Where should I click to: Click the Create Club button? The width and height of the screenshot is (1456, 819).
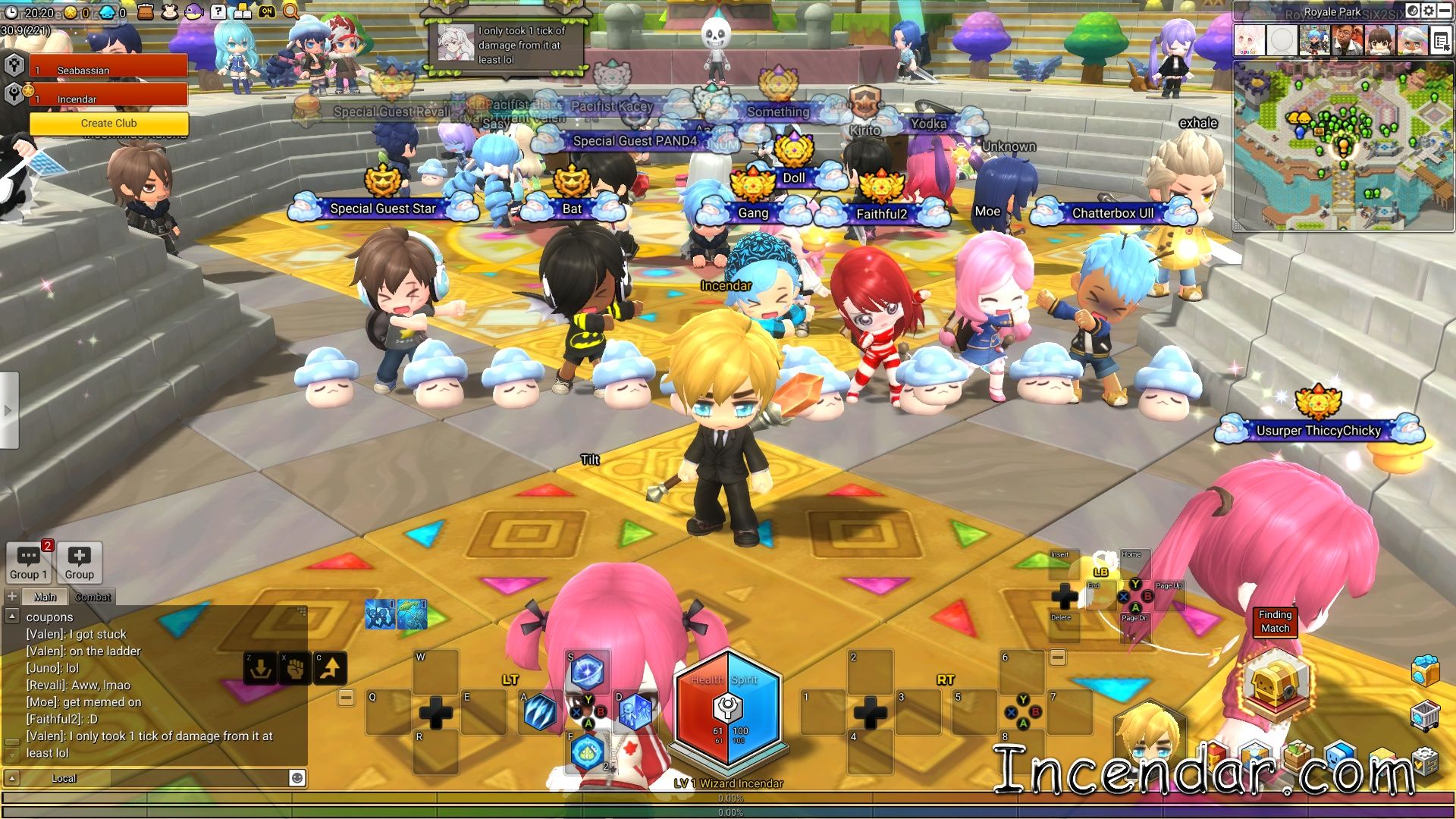click(x=108, y=123)
